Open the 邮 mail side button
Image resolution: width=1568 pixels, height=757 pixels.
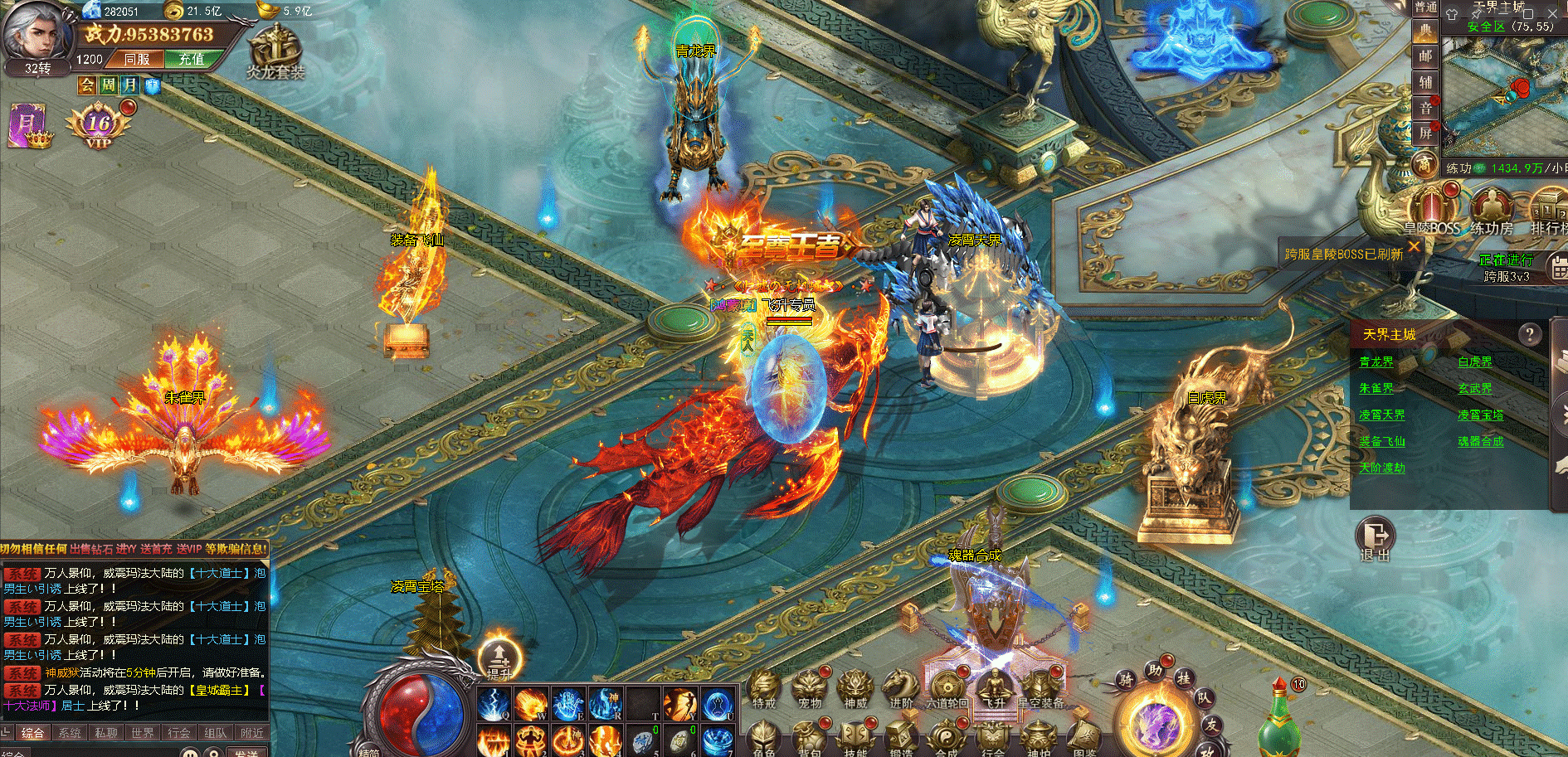tap(1425, 56)
